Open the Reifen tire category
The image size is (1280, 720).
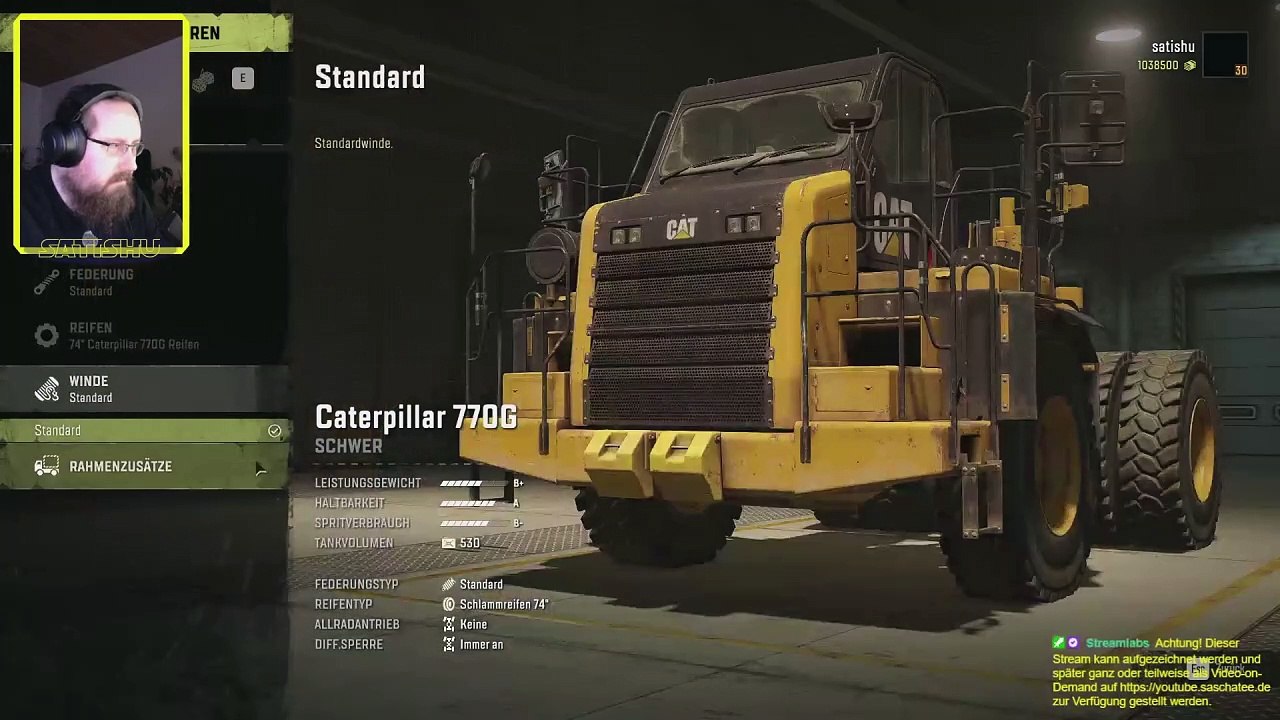click(145, 335)
